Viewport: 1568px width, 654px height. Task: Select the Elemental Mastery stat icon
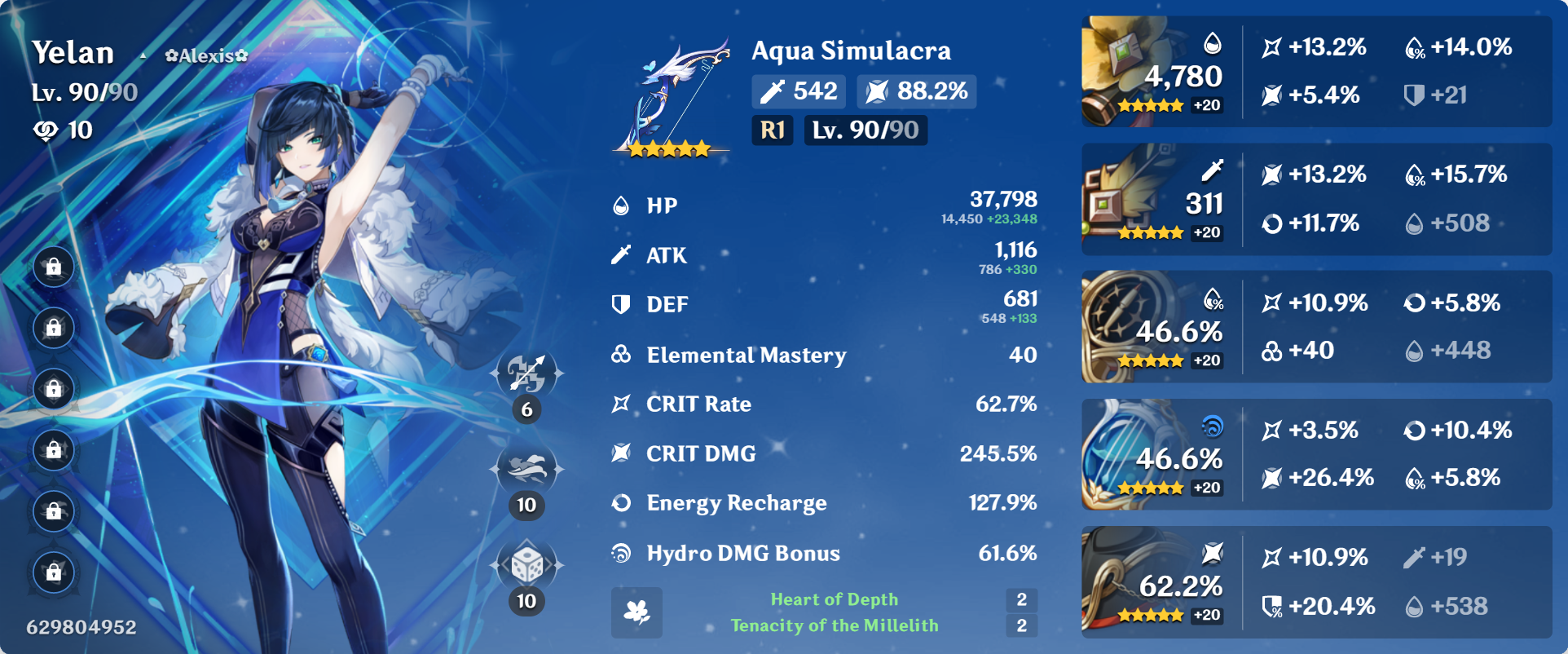coord(622,355)
